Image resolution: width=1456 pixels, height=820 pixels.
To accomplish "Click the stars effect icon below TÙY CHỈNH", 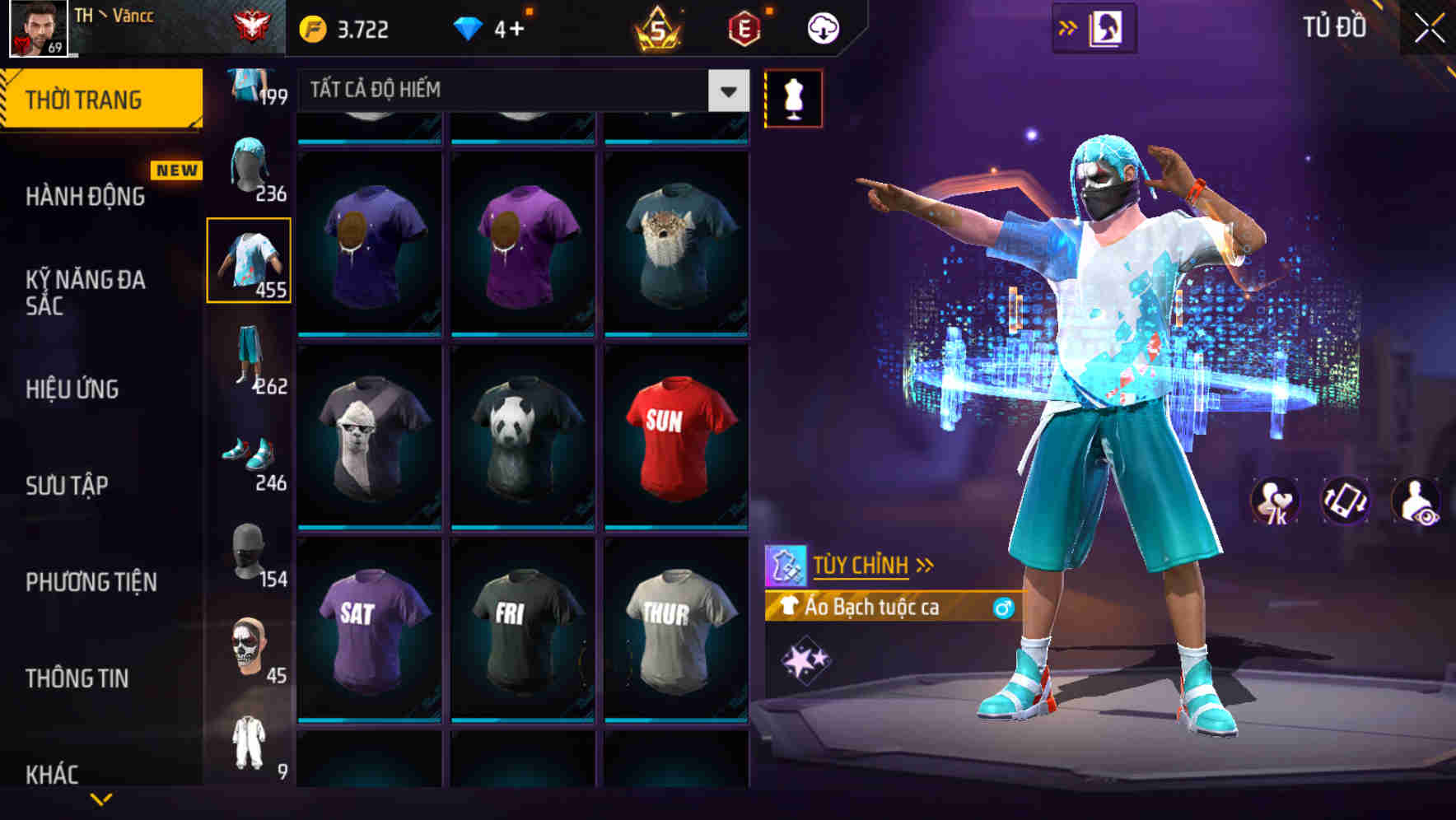I will 807,657.
